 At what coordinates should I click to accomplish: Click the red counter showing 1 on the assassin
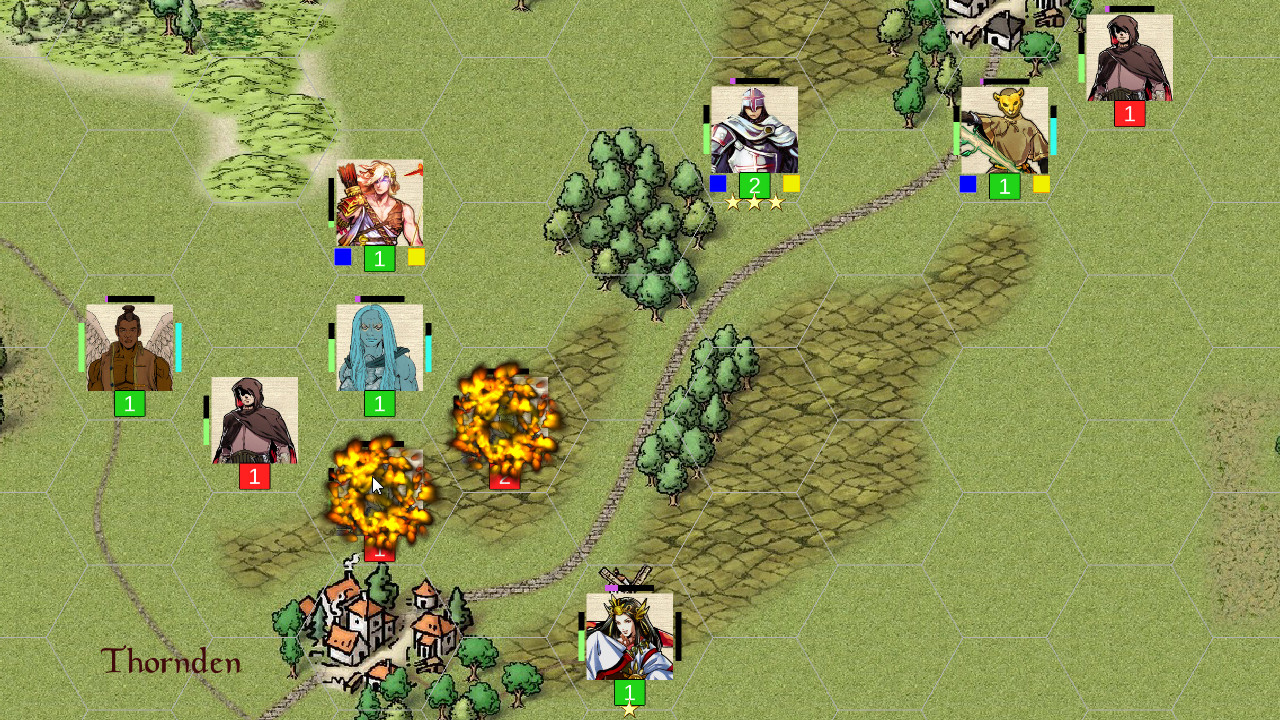tap(253, 477)
